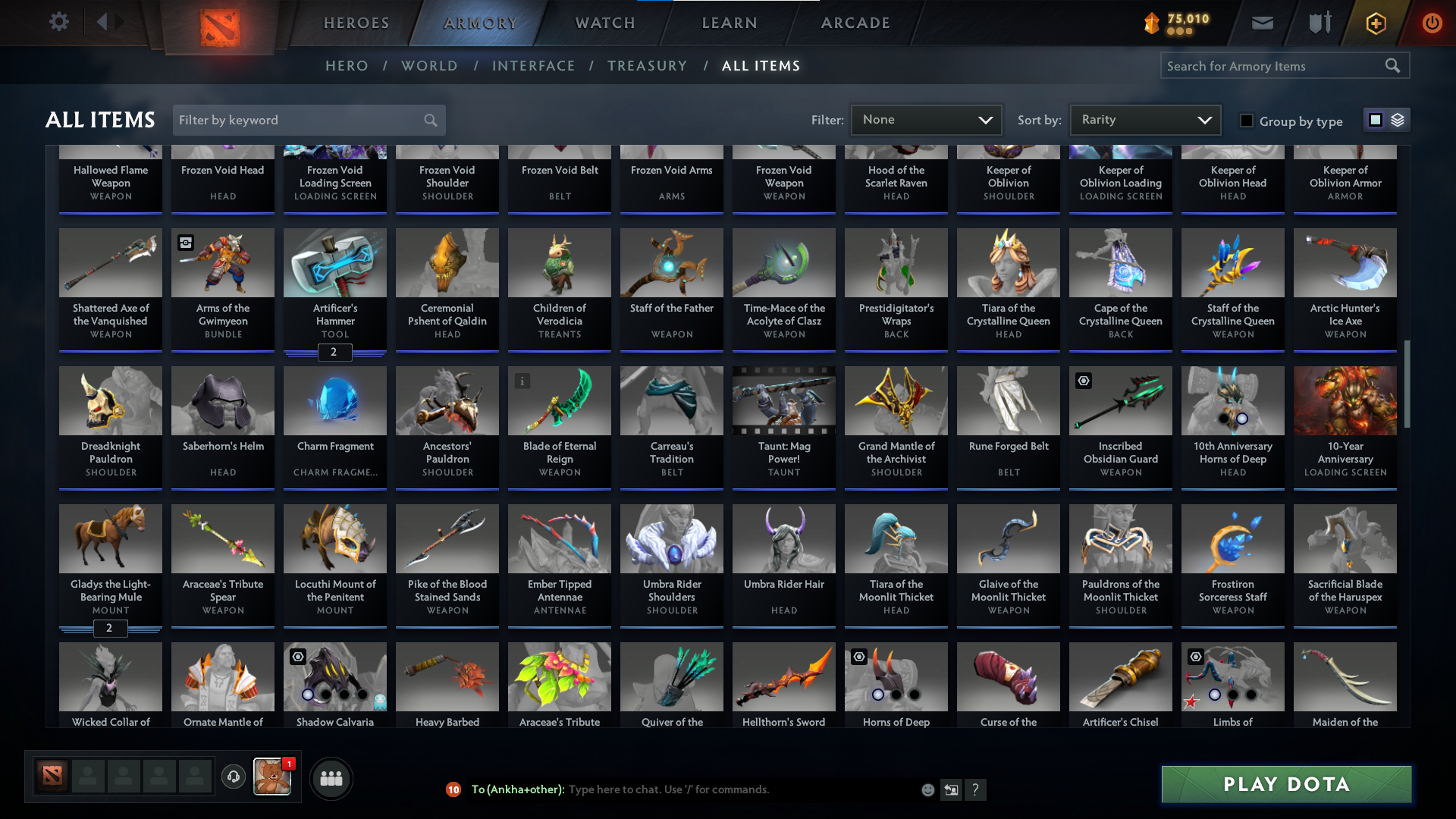Screen dimensions: 1456x819
Task: Click the shield and sword armory icon
Action: click(1318, 23)
